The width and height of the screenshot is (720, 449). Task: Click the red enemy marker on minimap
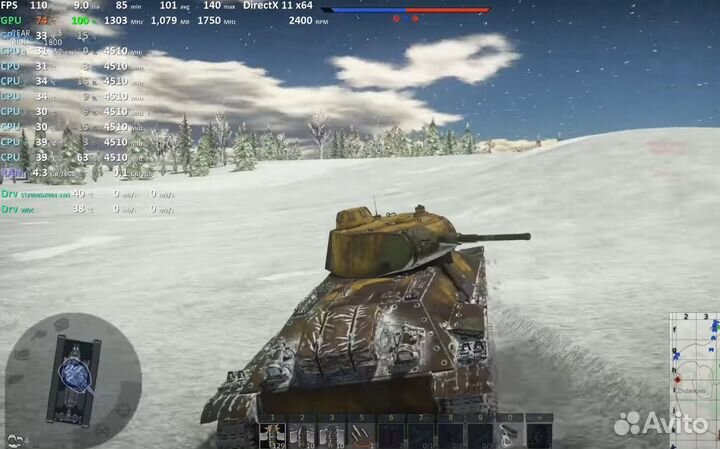point(679,379)
